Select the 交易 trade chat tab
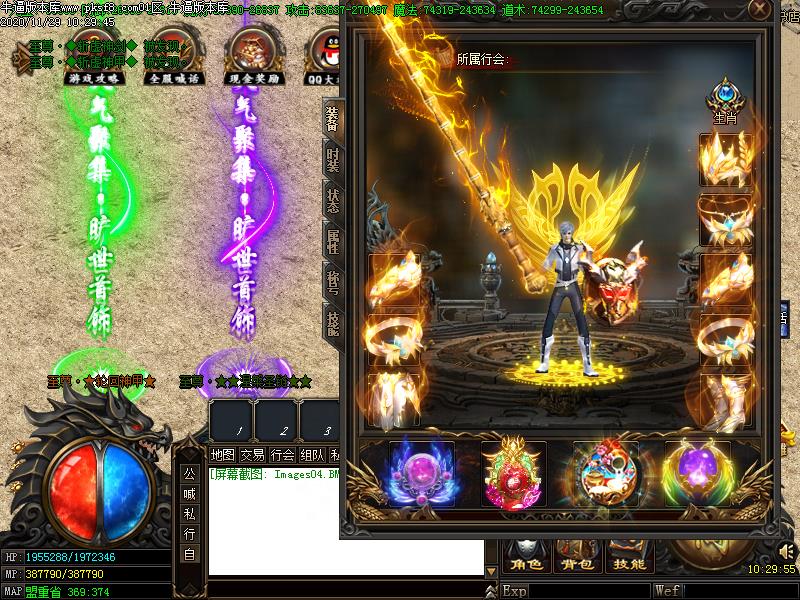Viewport: 800px width, 600px height. [x=253, y=455]
